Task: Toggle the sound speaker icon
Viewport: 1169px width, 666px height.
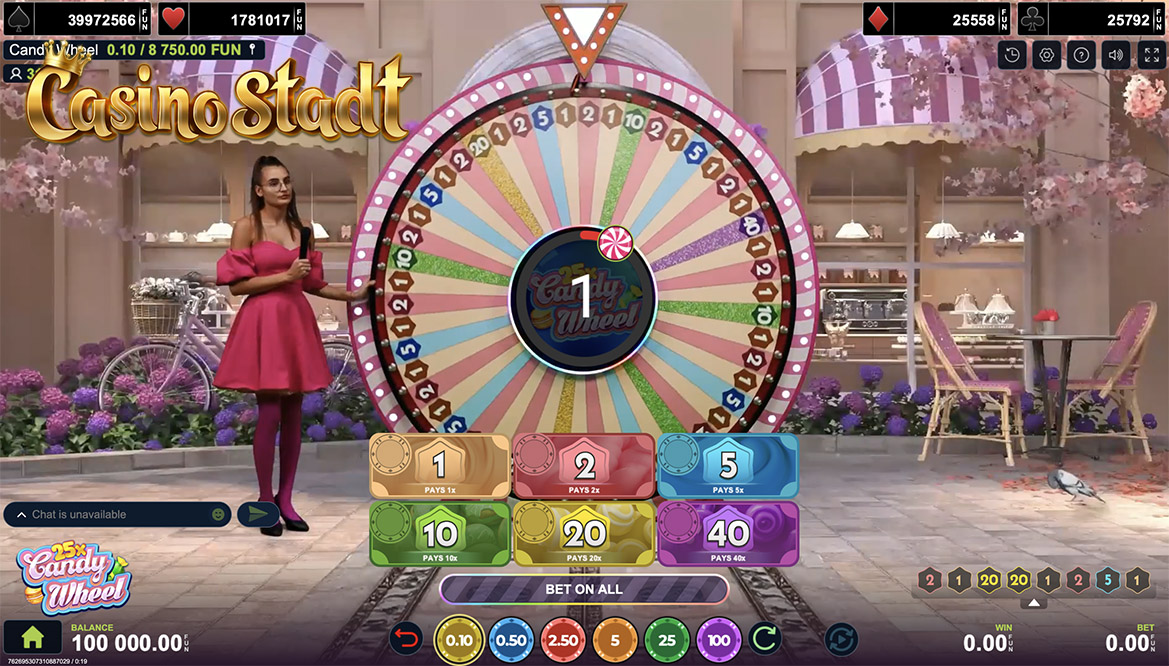Action: pyautogui.click(x=1116, y=55)
